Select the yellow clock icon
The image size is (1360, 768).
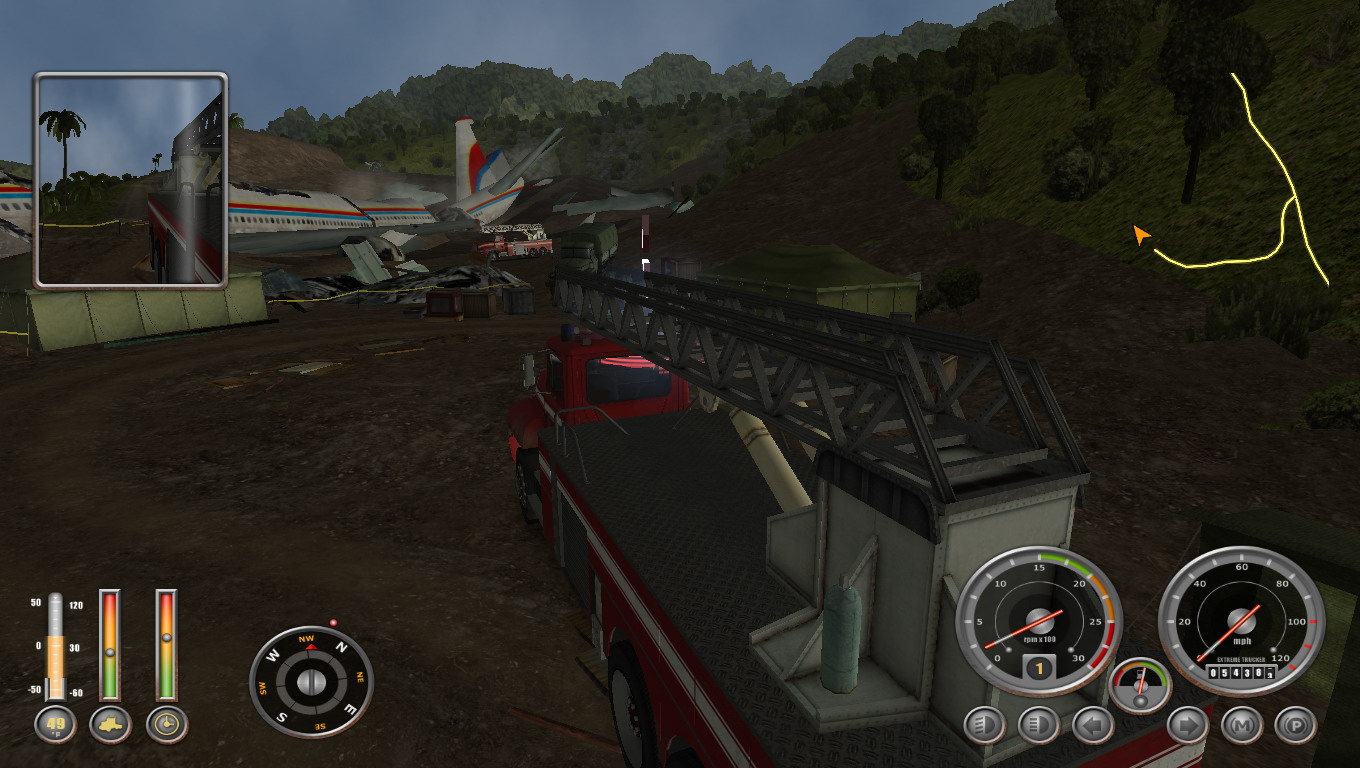click(166, 724)
